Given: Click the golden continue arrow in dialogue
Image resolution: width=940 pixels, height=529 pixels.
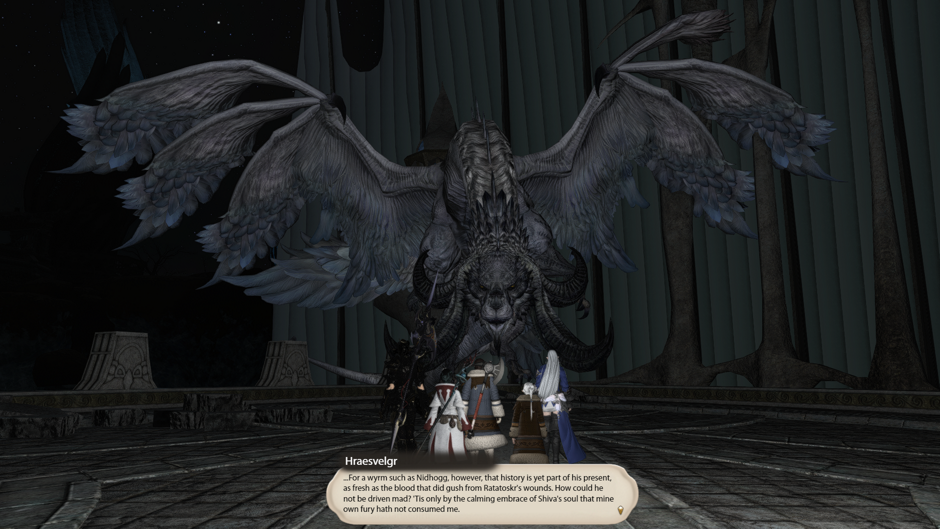Looking at the screenshot, I should tap(621, 511).
